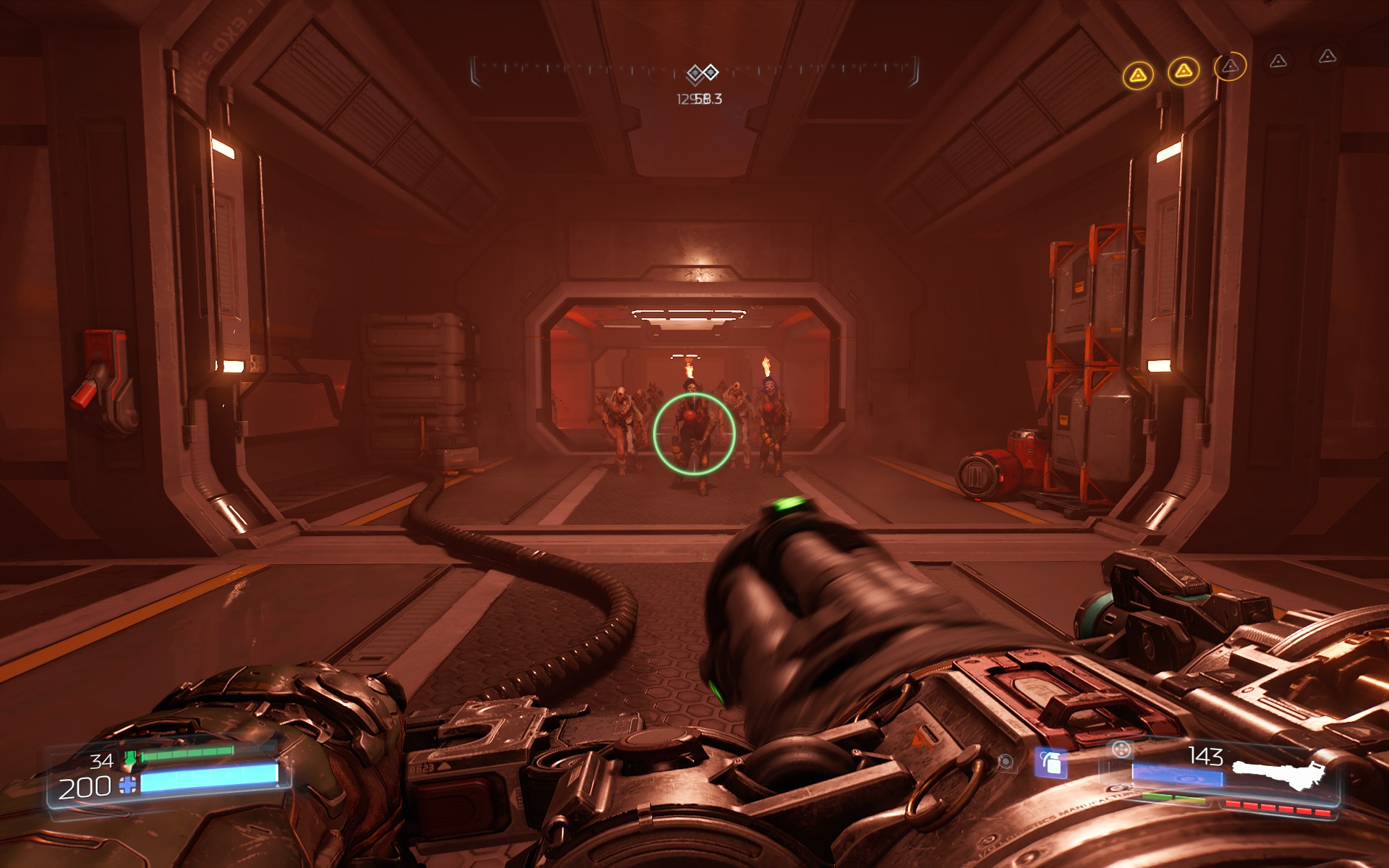The image size is (1389, 868).
Task: Select the partially ringed combat rating triangle
Action: (x=1230, y=67)
